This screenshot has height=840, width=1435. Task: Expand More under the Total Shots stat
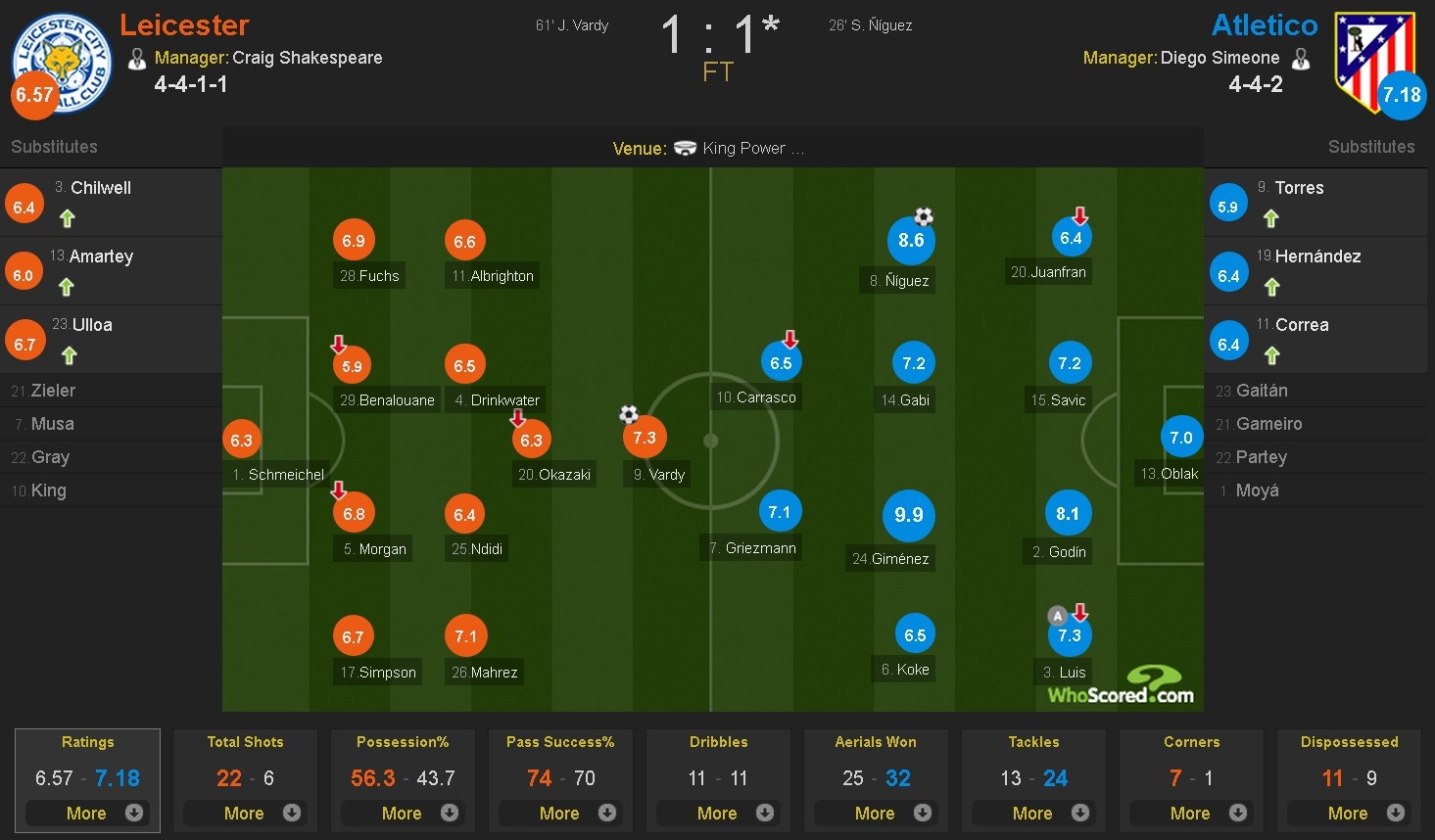pyautogui.click(x=245, y=813)
